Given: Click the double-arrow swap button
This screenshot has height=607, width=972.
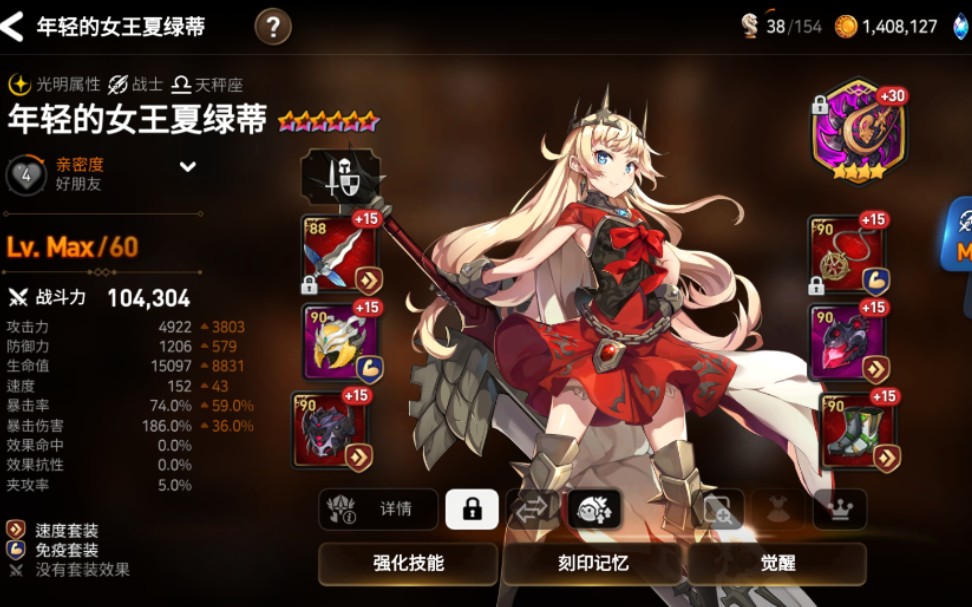Looking at the screenshot, I should [531, 509].
